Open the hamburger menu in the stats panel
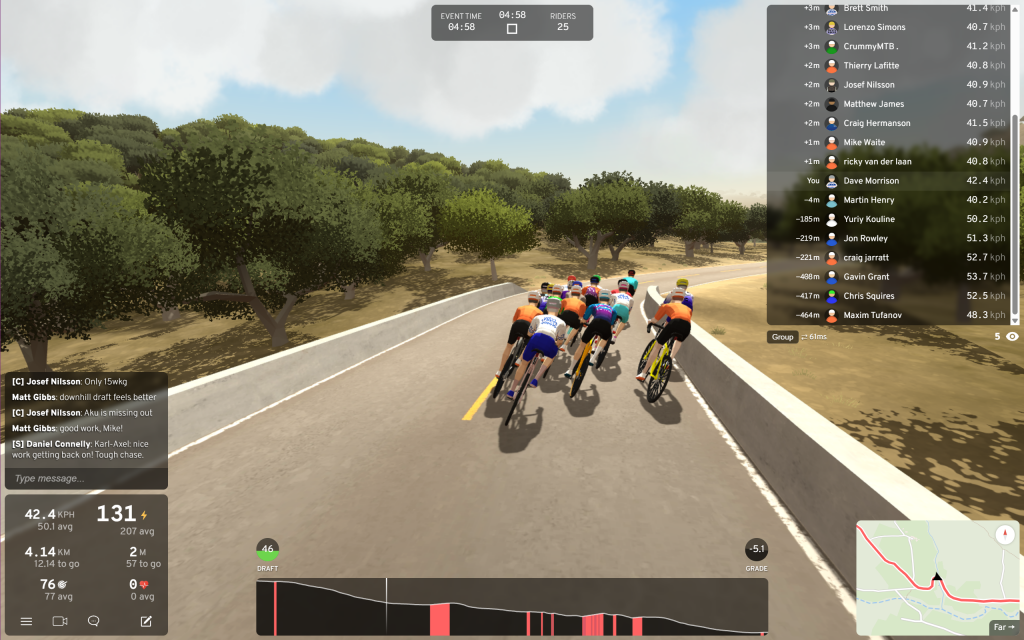This screenshot has width=1024, height=640. point(26,621)
